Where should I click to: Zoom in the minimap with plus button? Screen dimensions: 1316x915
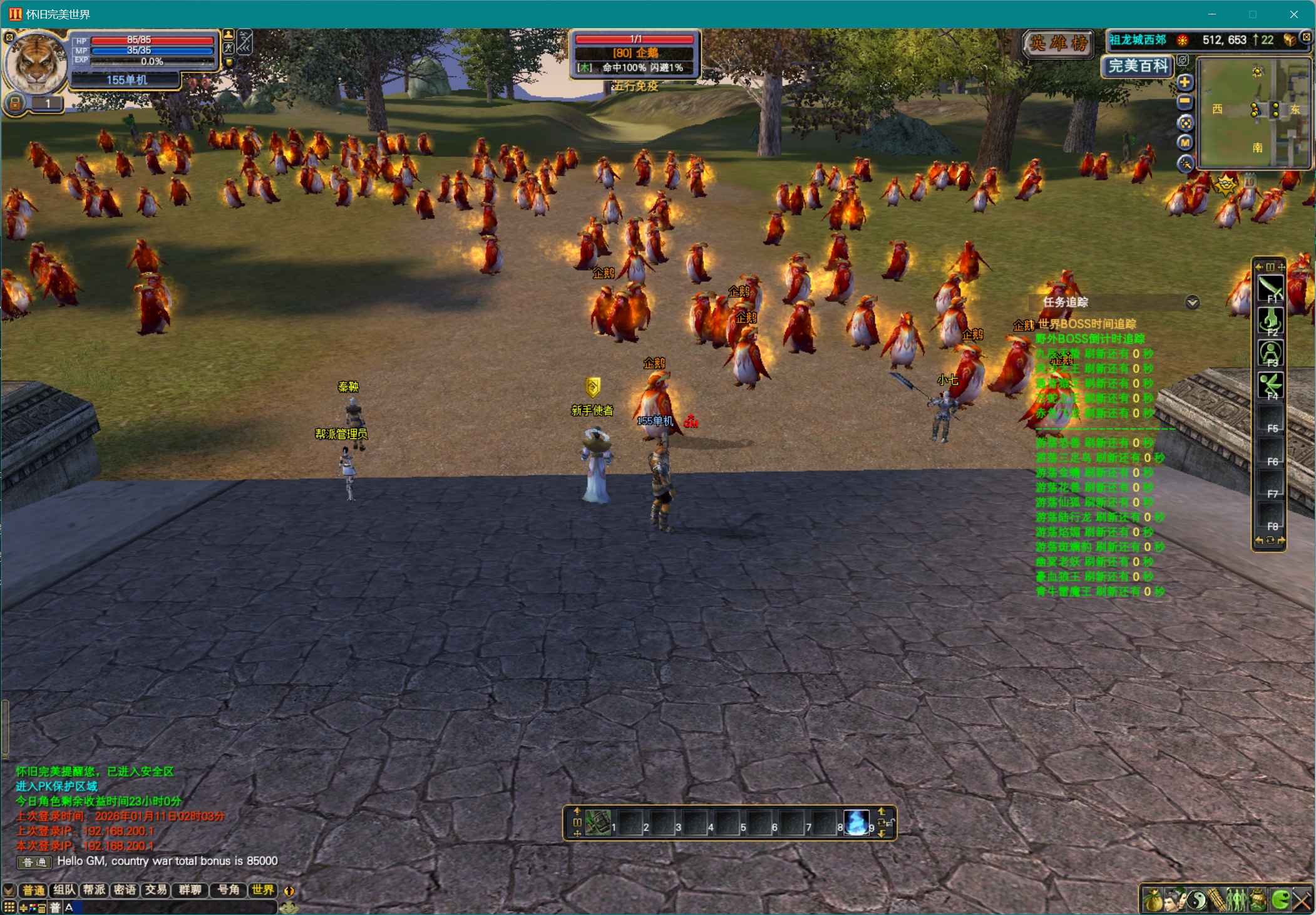tap(1185, 82)
